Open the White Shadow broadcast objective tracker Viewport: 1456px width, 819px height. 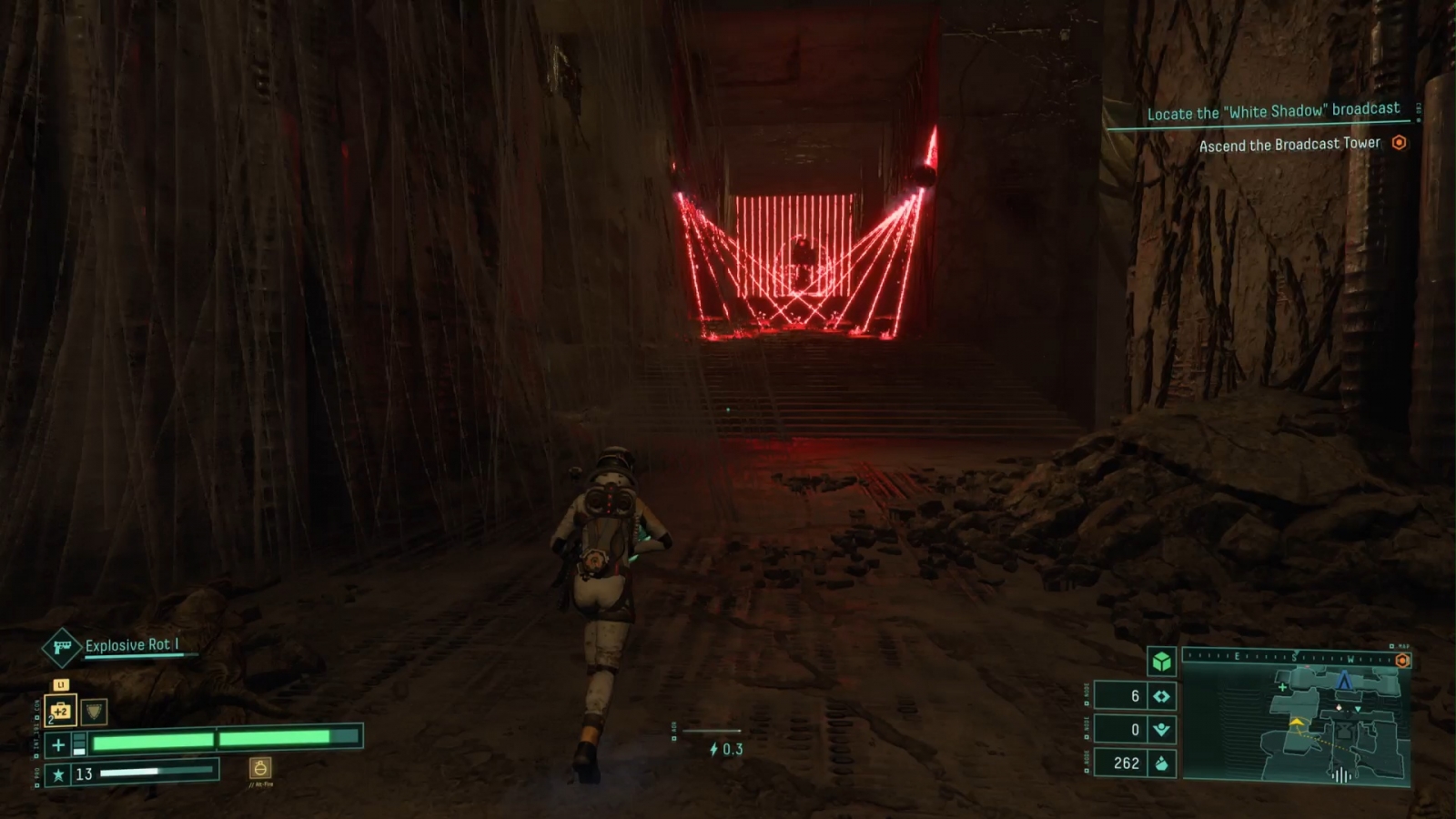click(1272, 112)
